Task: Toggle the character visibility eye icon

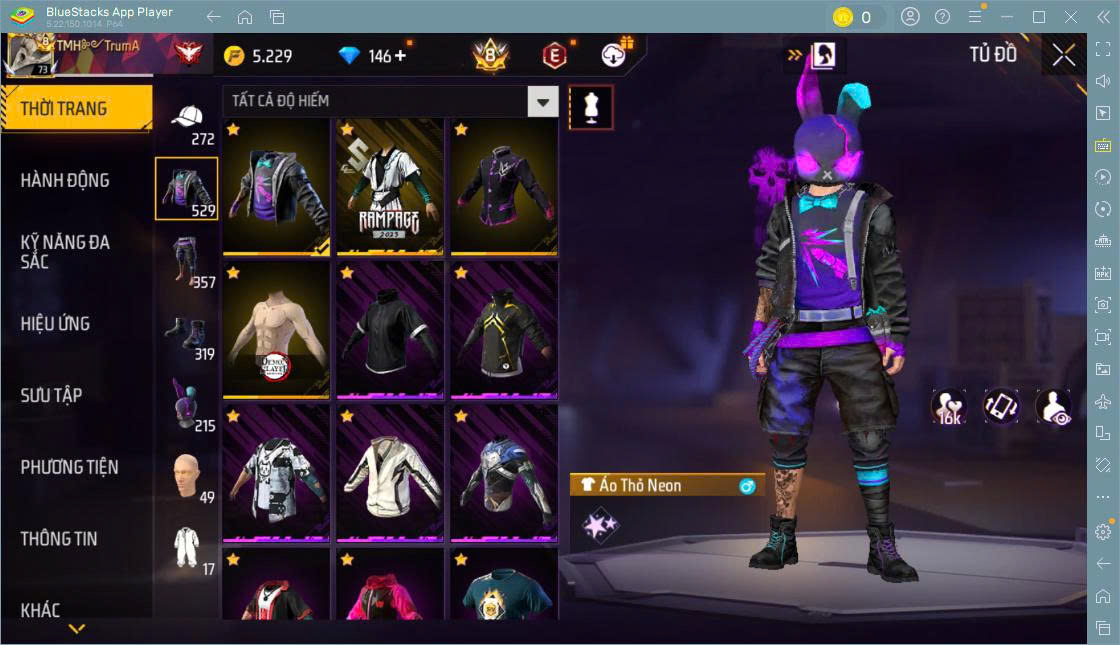Action: coord(1053,407)
